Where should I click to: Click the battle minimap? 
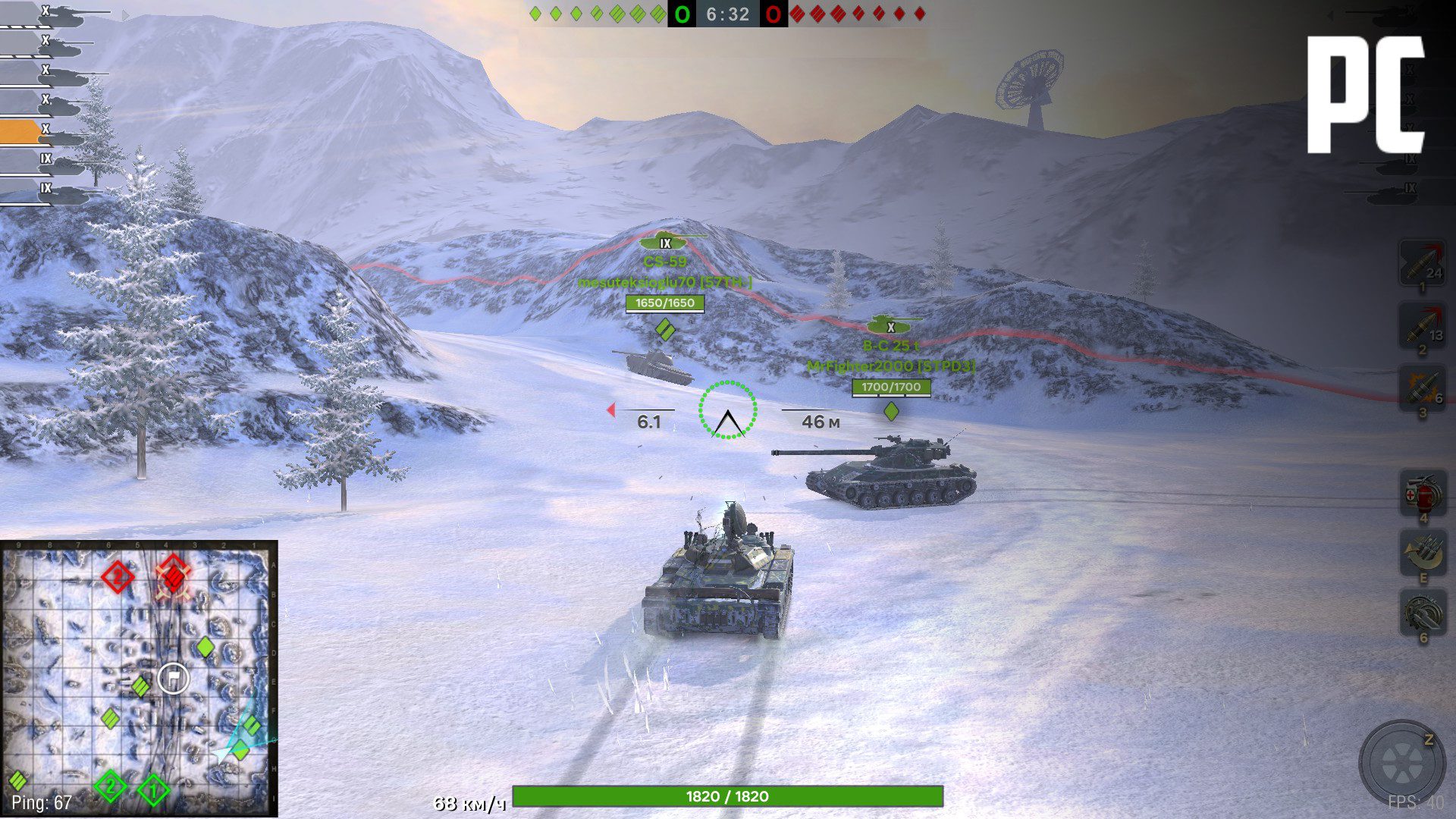tap(139, 679)
